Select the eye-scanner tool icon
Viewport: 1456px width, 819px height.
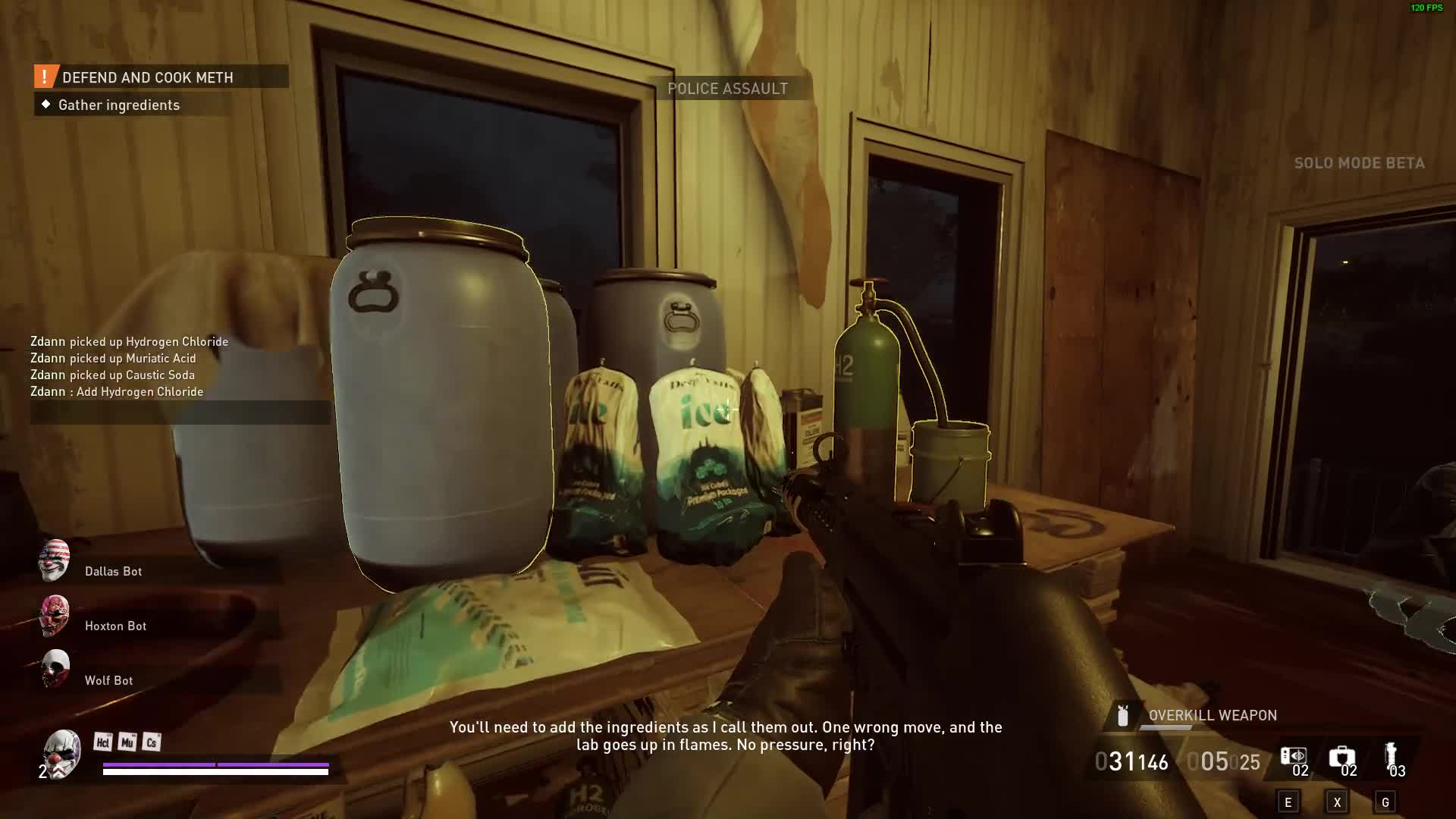point(1293,757)
